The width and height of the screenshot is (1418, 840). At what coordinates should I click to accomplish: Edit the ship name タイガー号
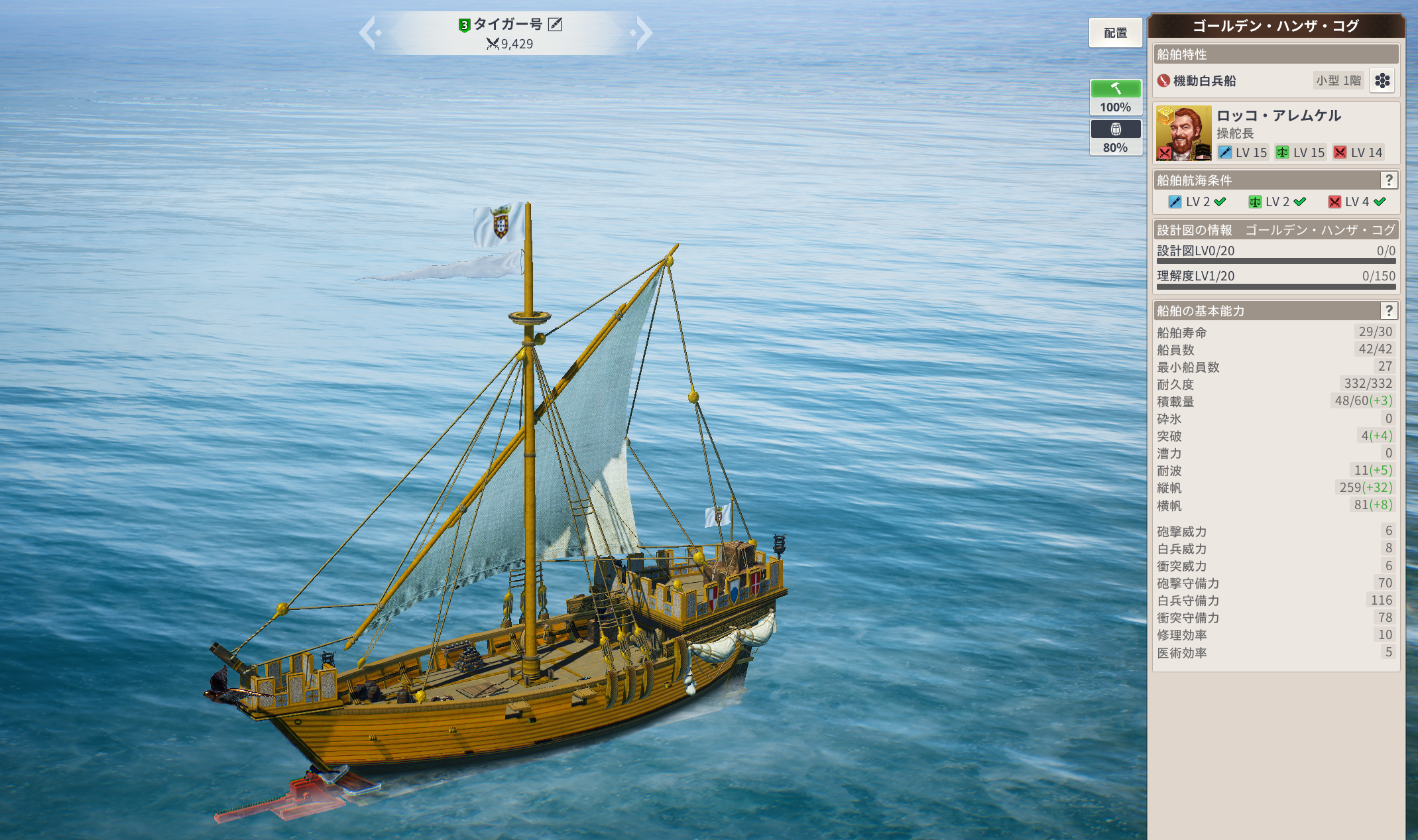[556, 25]
